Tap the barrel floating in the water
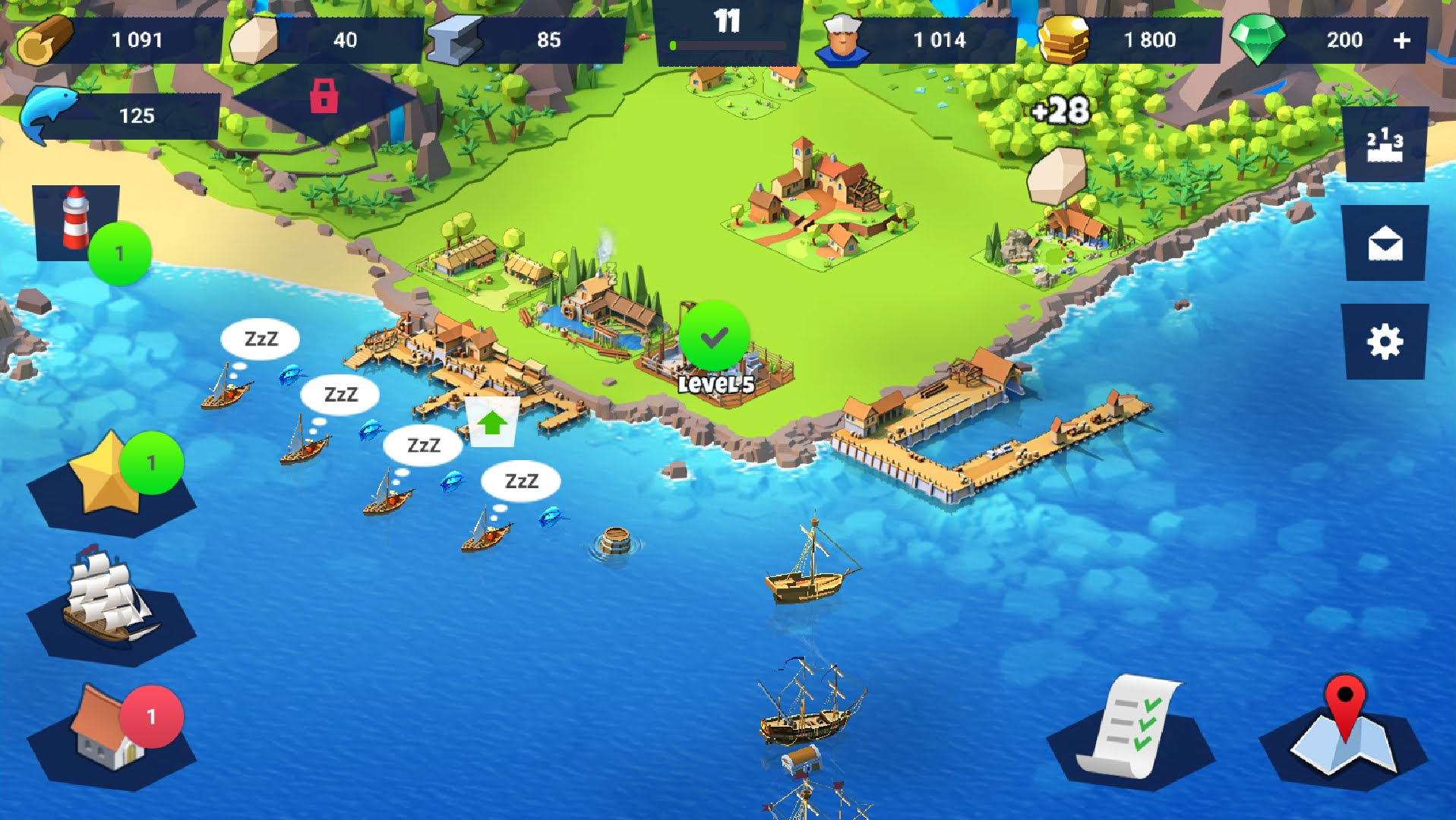 coord(615,541)
